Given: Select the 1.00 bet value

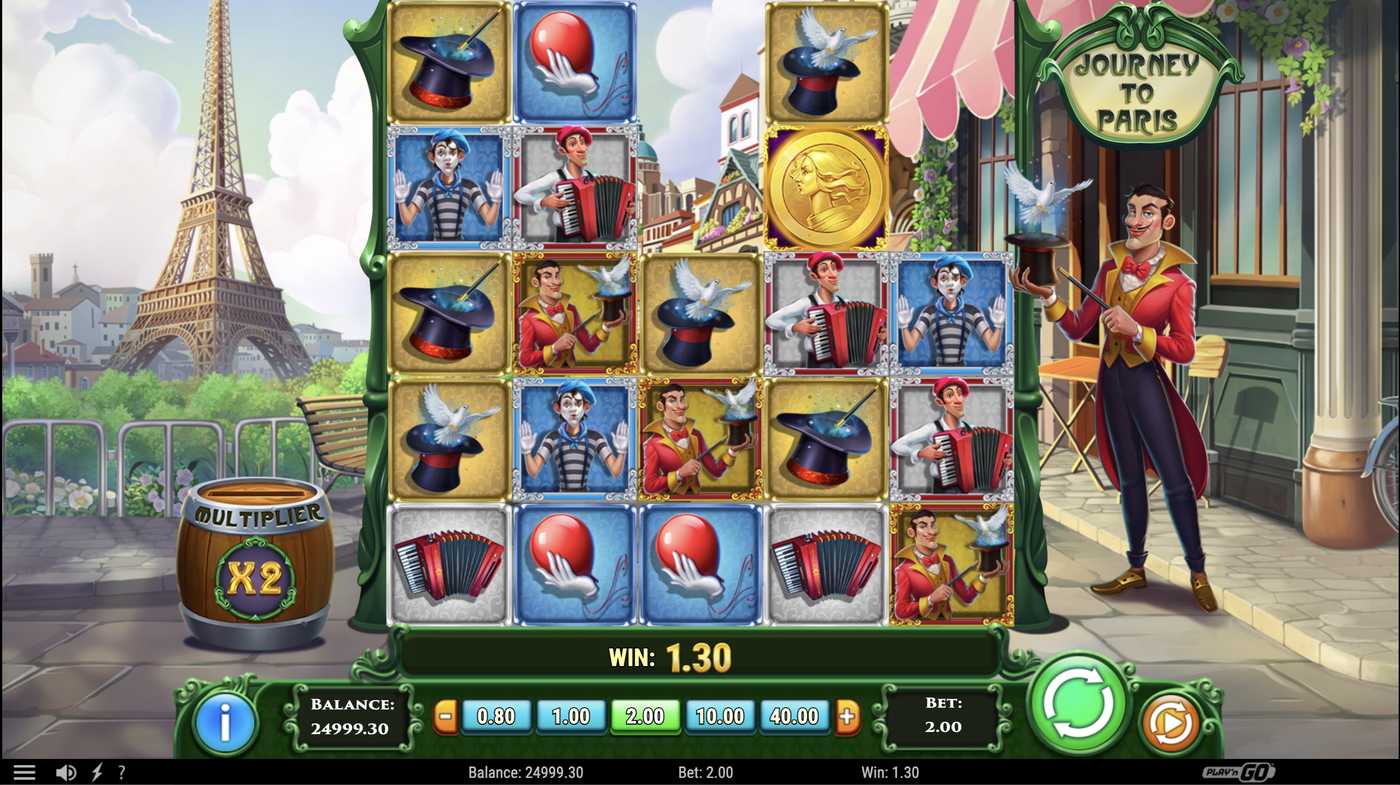Looking at the screenshot, I should pyautogui.click(x=571, y=716).
